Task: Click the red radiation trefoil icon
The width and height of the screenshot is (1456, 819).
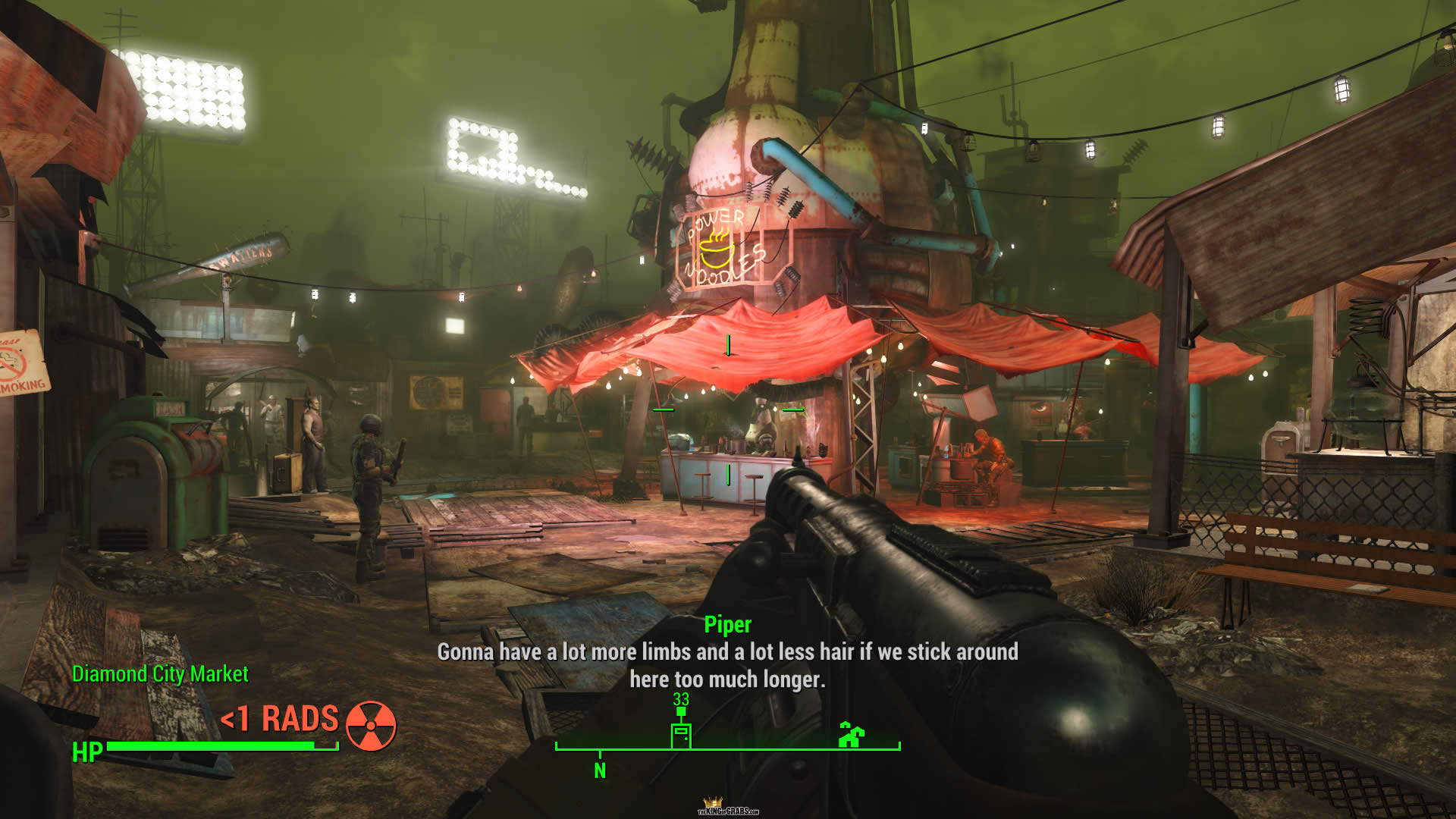Action: coord(371,725)
